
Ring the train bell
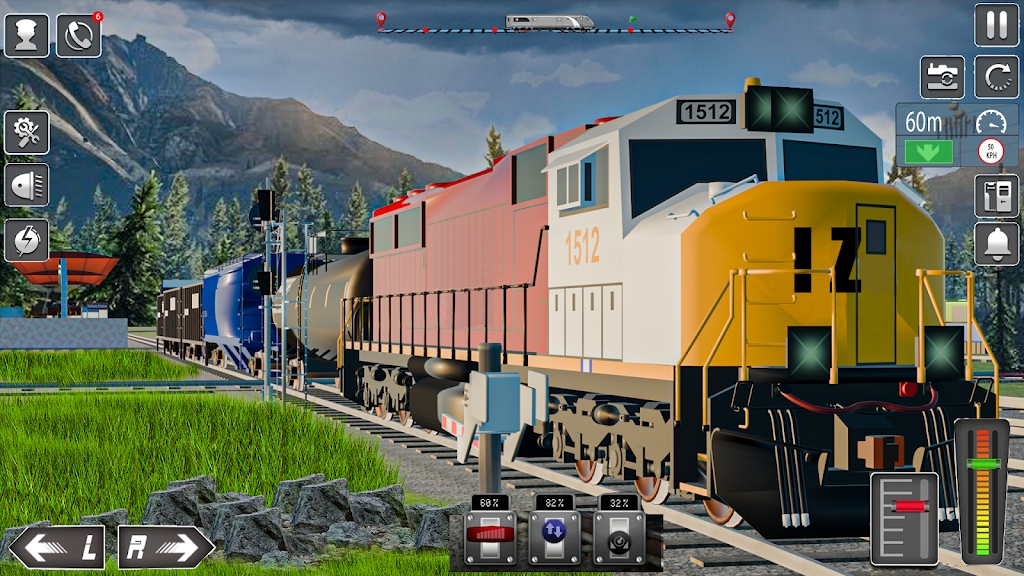(996, 244)
